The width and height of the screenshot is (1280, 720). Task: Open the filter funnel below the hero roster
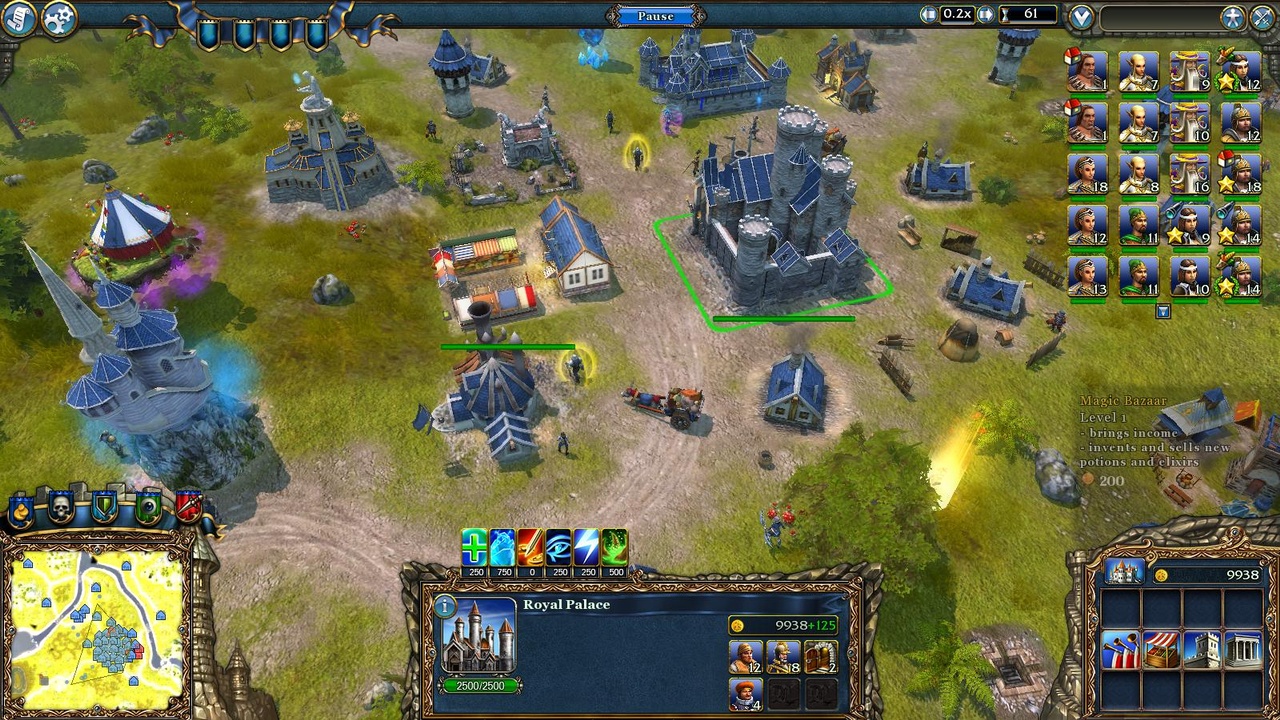click(1161, 312)
